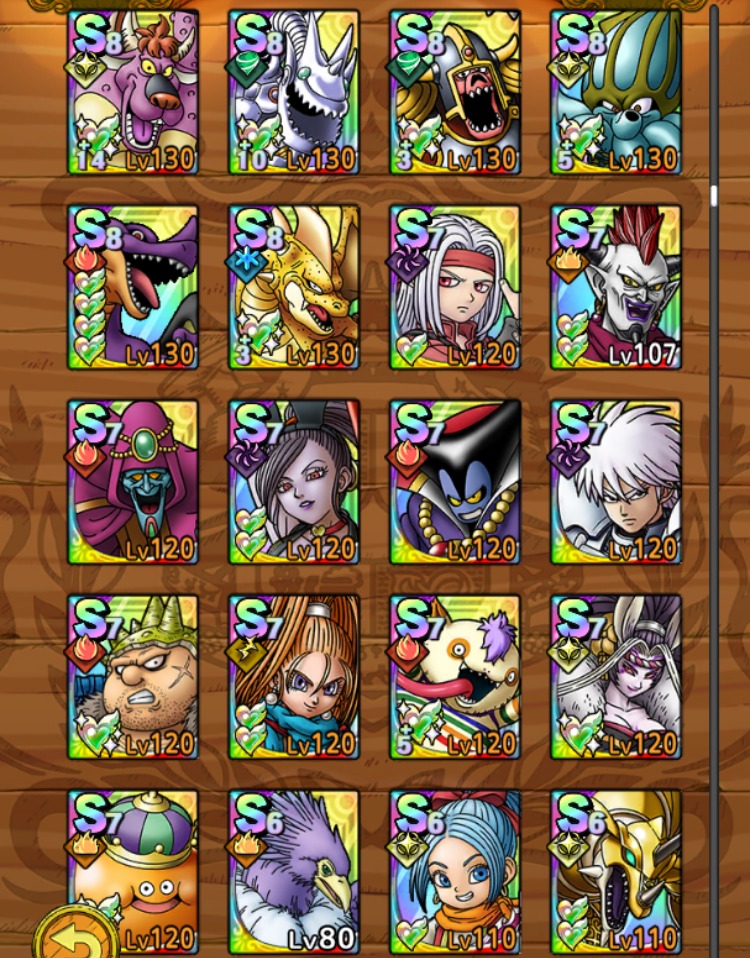
Task: Select the white-haired masked woman card
Action: click(616, 677)
